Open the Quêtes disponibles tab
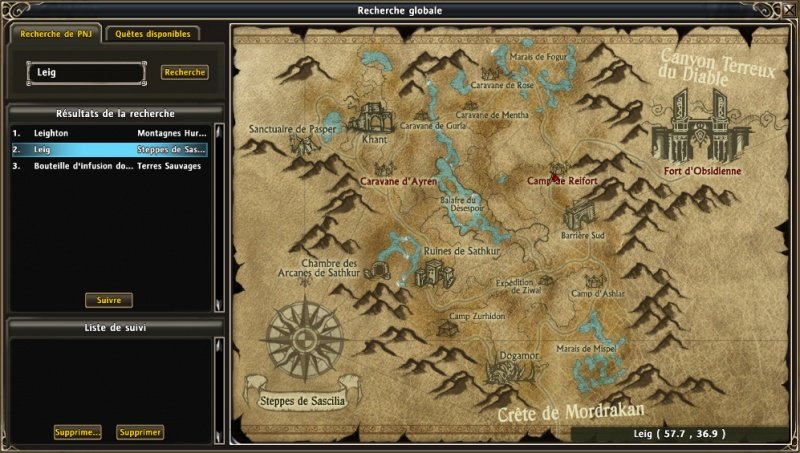The width and height of the screenshot is (800, 453). pyautogui.click(x=153, y=33)
